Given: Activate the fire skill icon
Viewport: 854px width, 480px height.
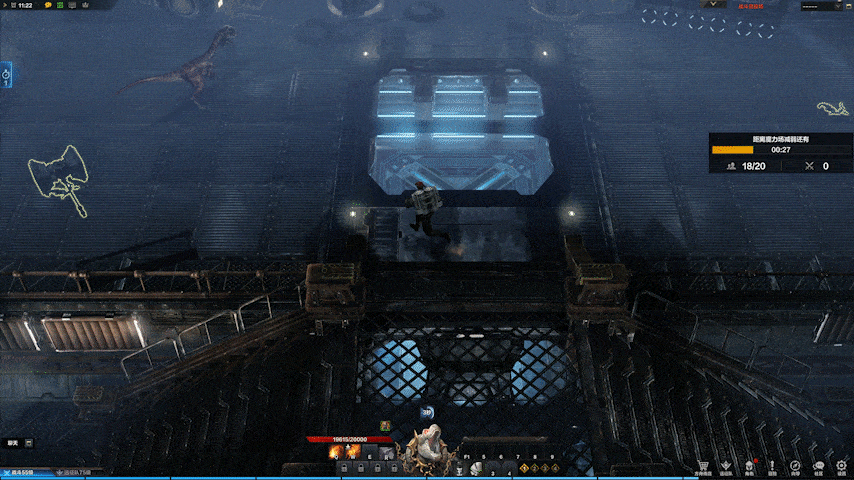Looking at the screenshot, I should 336,453.
